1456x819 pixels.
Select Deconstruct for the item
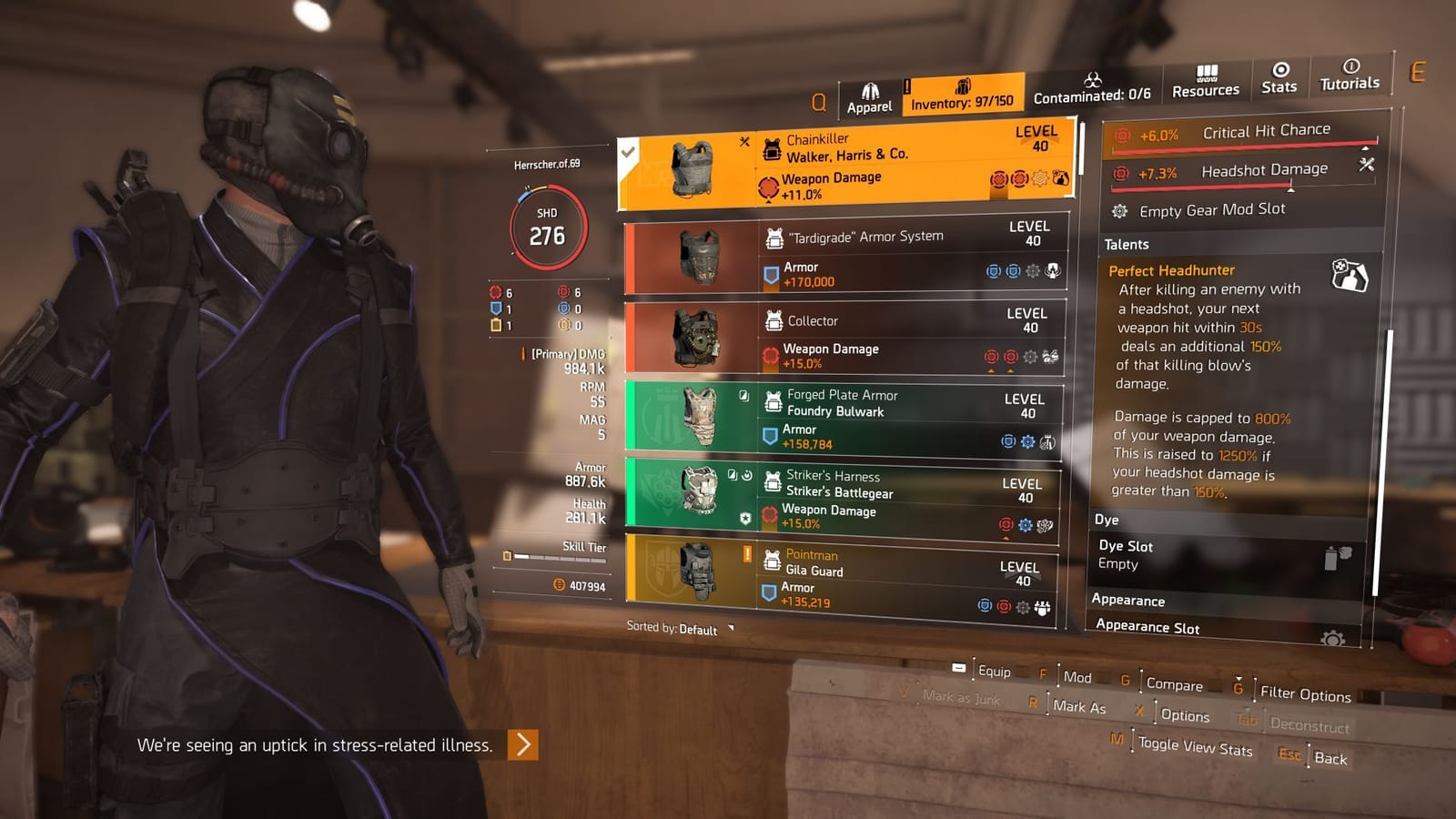[1309, 727]
